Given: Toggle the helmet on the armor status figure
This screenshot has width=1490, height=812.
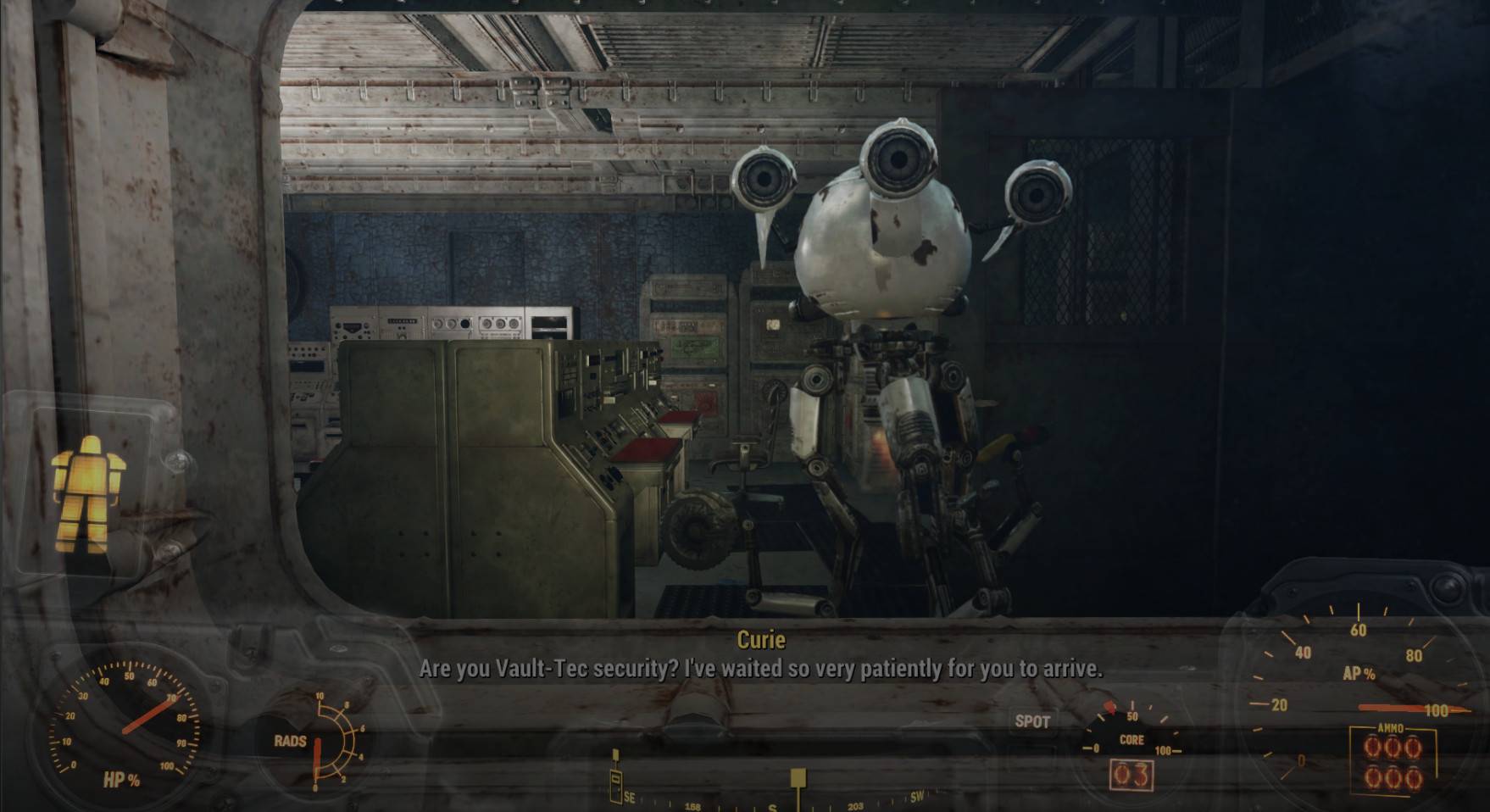Looking at the screenshot, I should 90,443.
